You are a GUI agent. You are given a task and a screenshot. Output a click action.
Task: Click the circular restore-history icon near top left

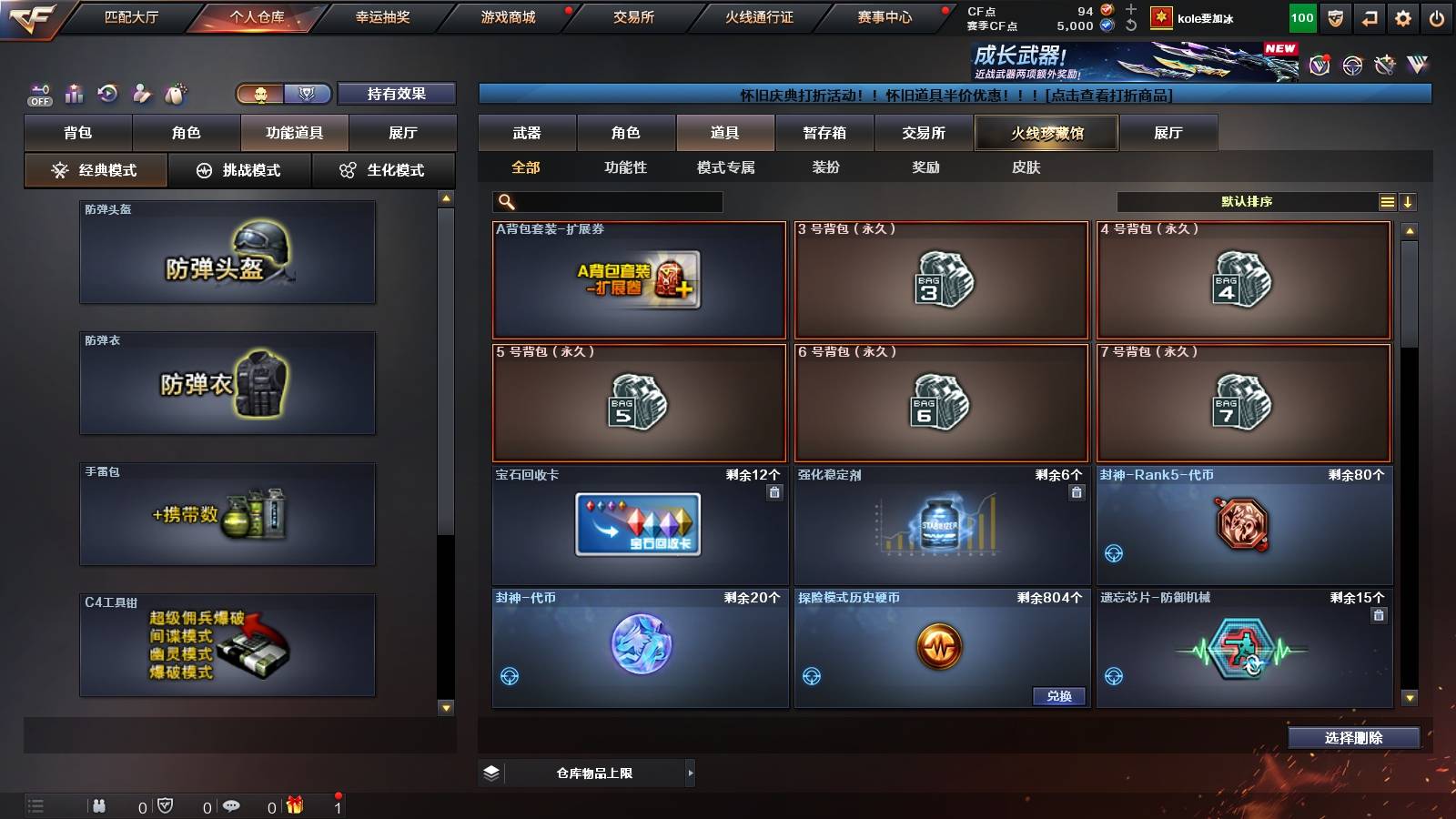(106, 93)
